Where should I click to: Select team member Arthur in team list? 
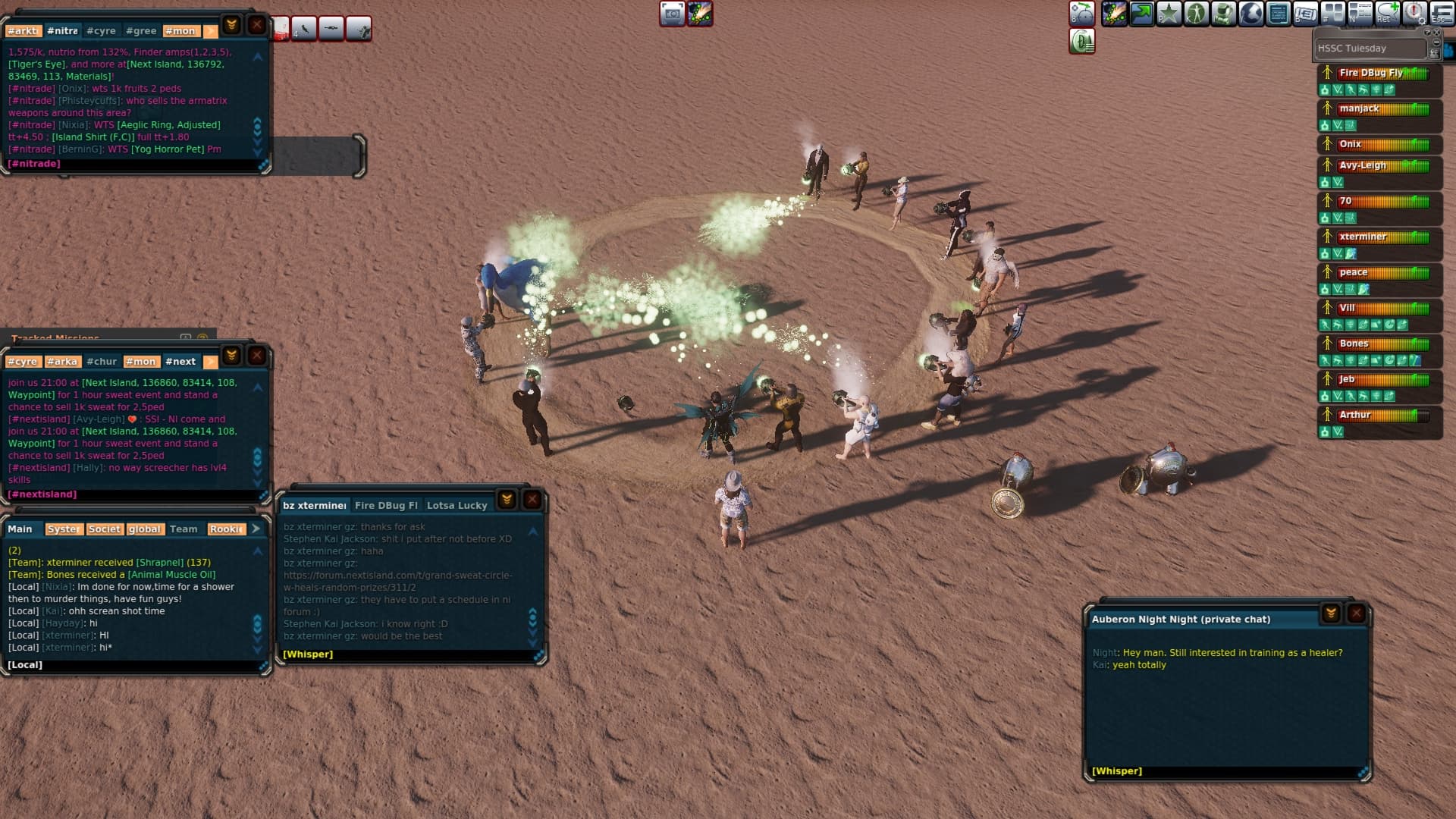click(x=1354, y=416)
